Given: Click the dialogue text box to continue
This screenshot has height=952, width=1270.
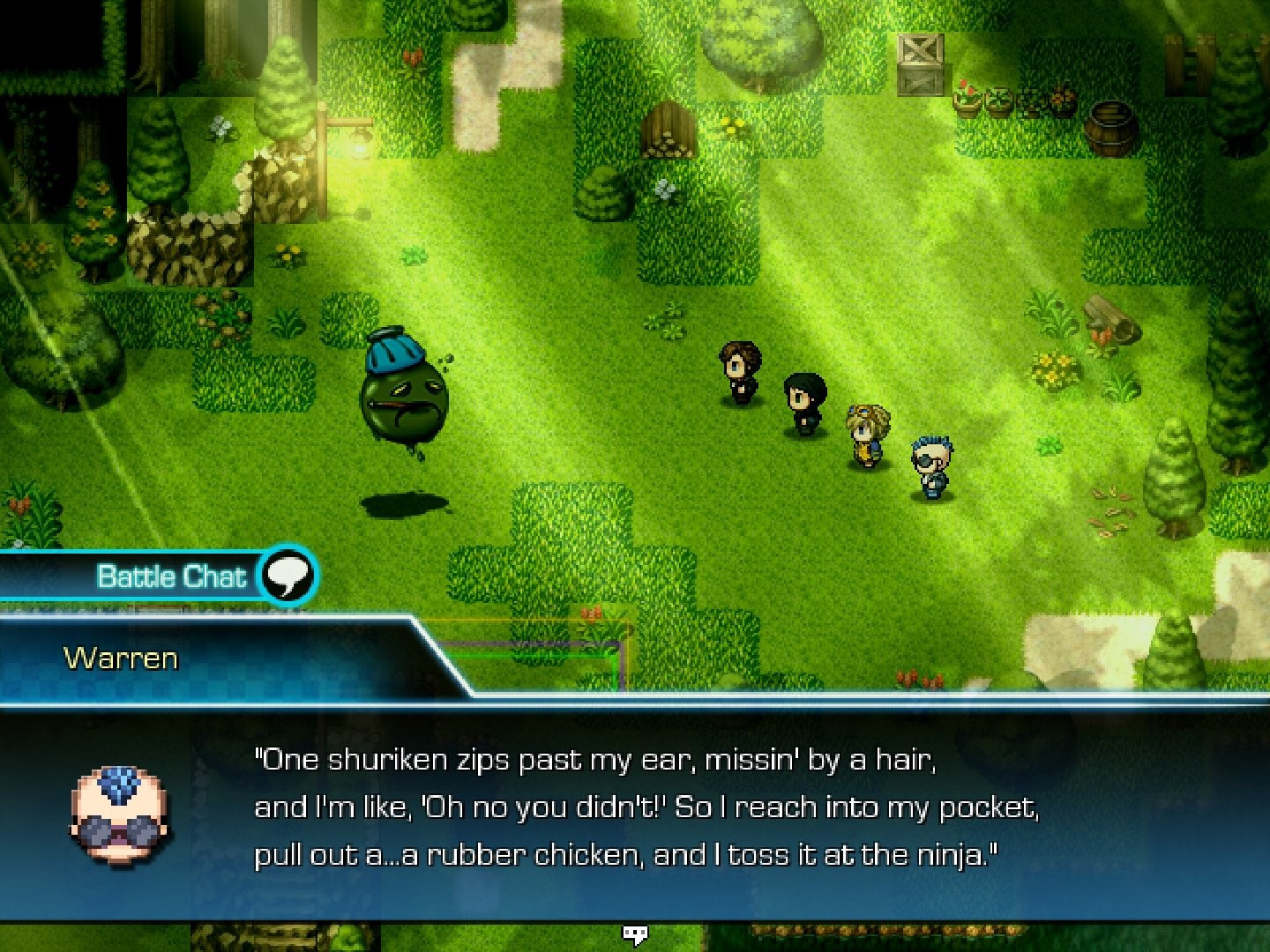Looking at the screenshot, I should click(635, 807).
